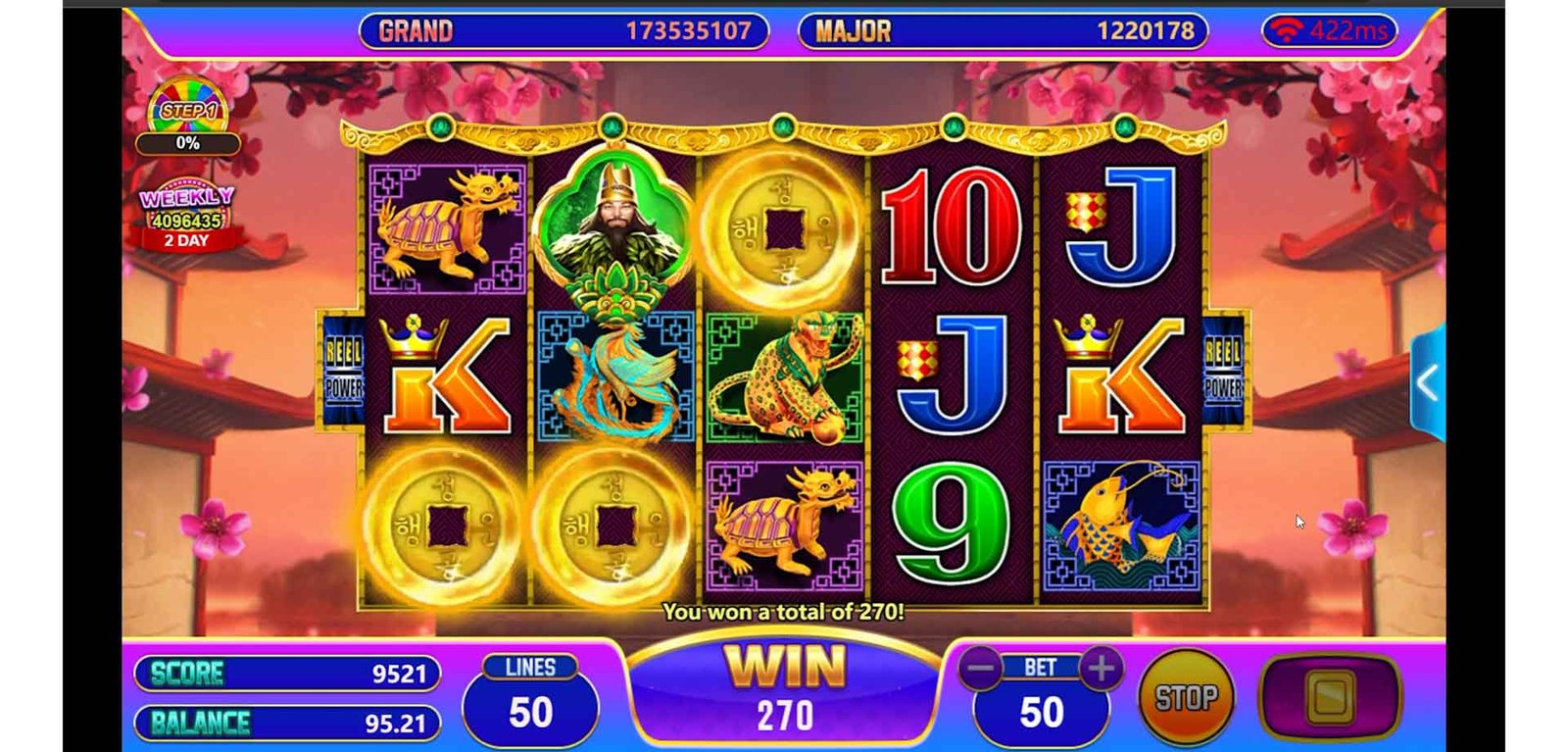Check the 422ms network status indicator
This screenshot has height=752, width=1568.
[x=1330, y=31]
